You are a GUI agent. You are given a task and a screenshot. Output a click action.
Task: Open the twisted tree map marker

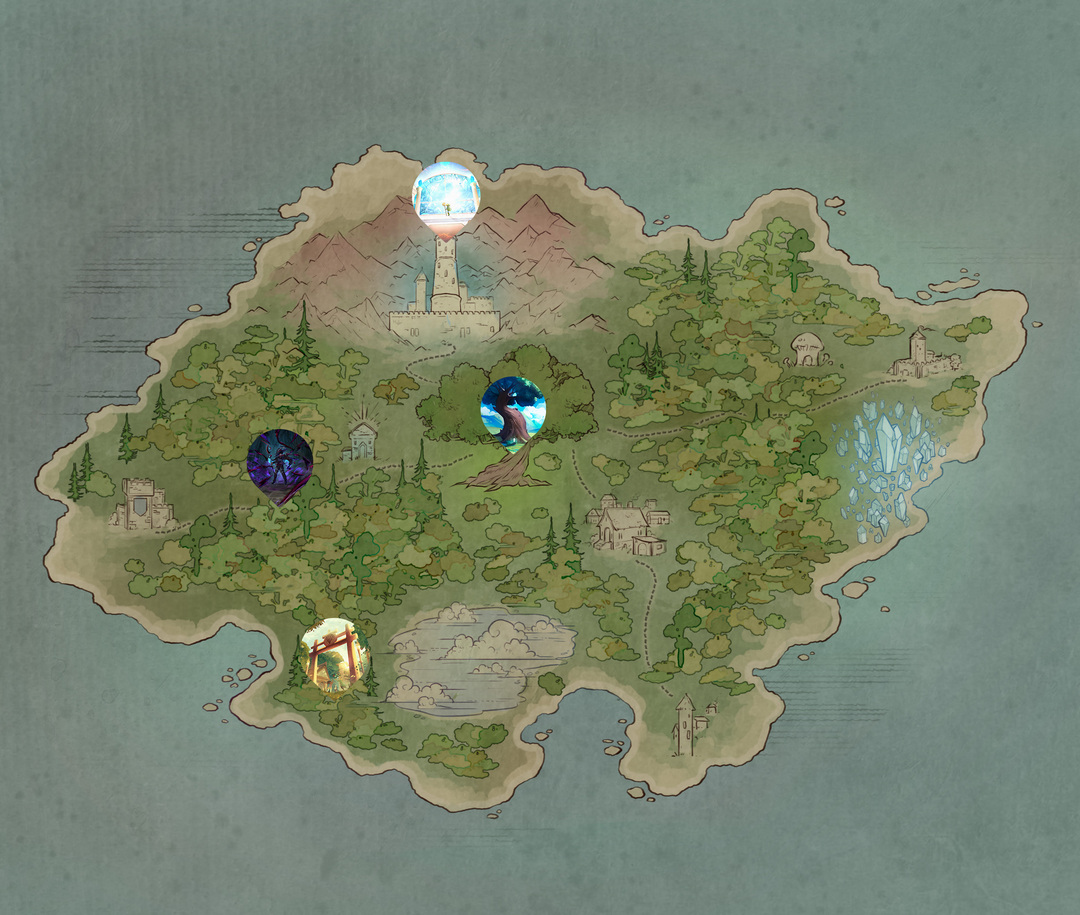513,409
